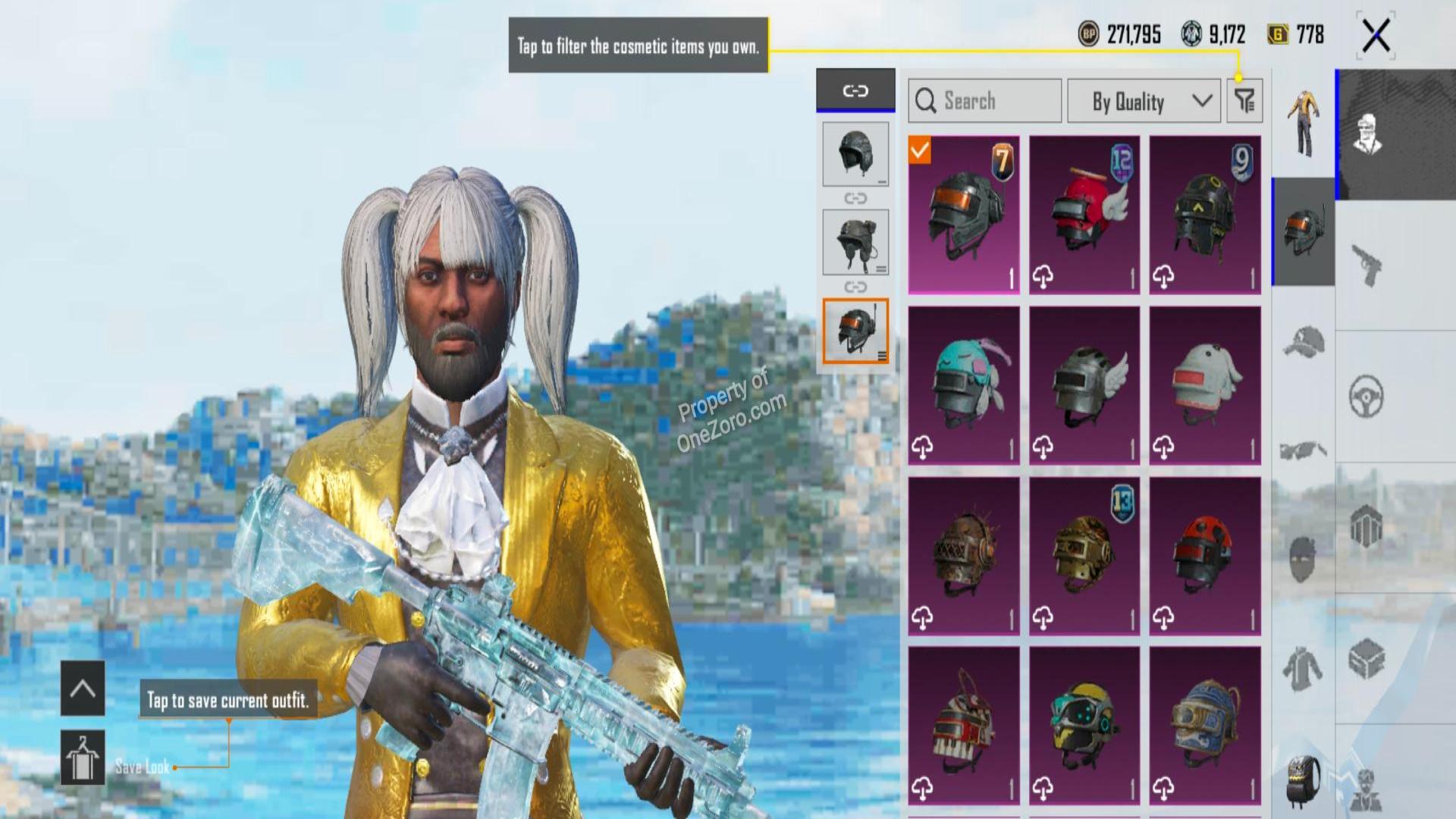This screenshot has width=1456, height=819.
Task: Choose the white bunny-ear helmet
Action: click(x=1205, y=385)
